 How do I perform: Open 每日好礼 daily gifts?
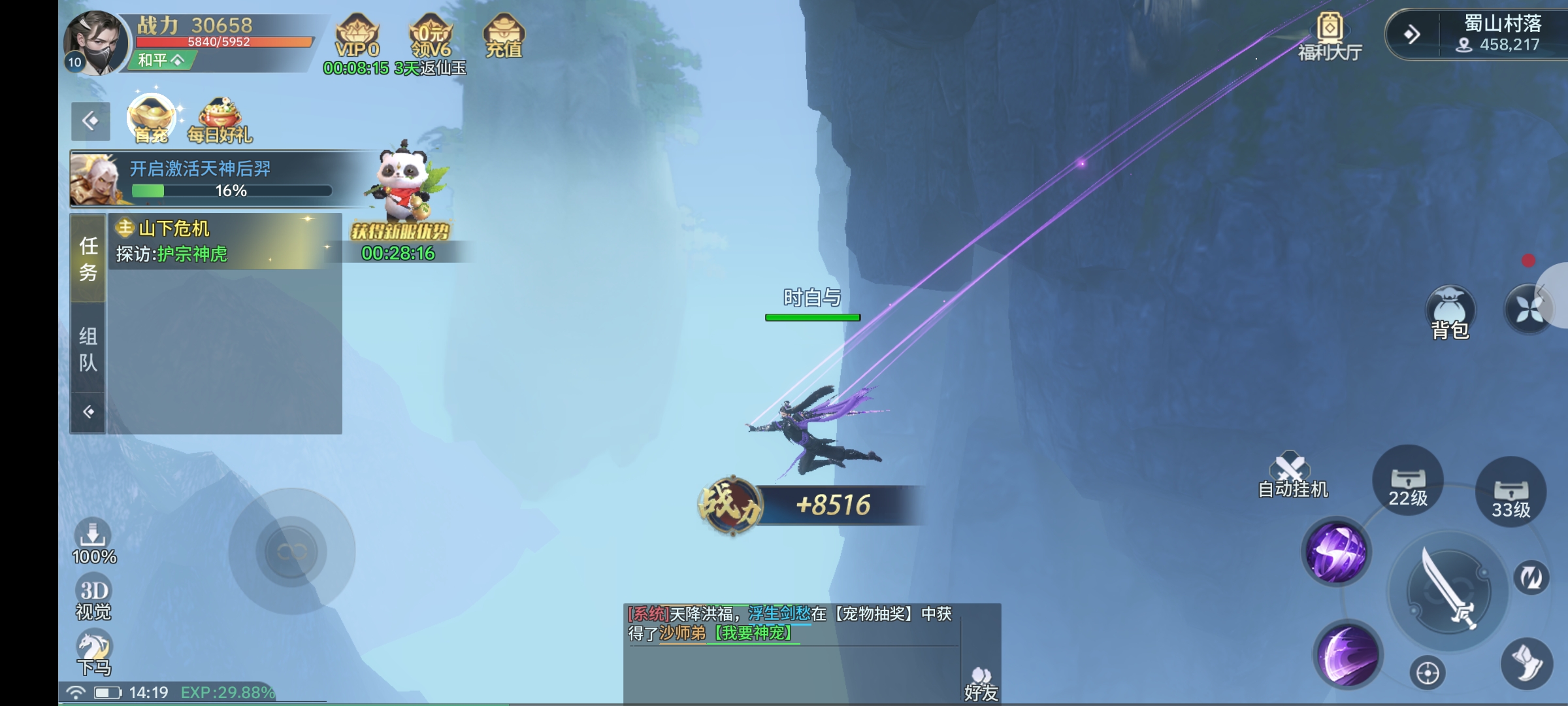(220, 120)
